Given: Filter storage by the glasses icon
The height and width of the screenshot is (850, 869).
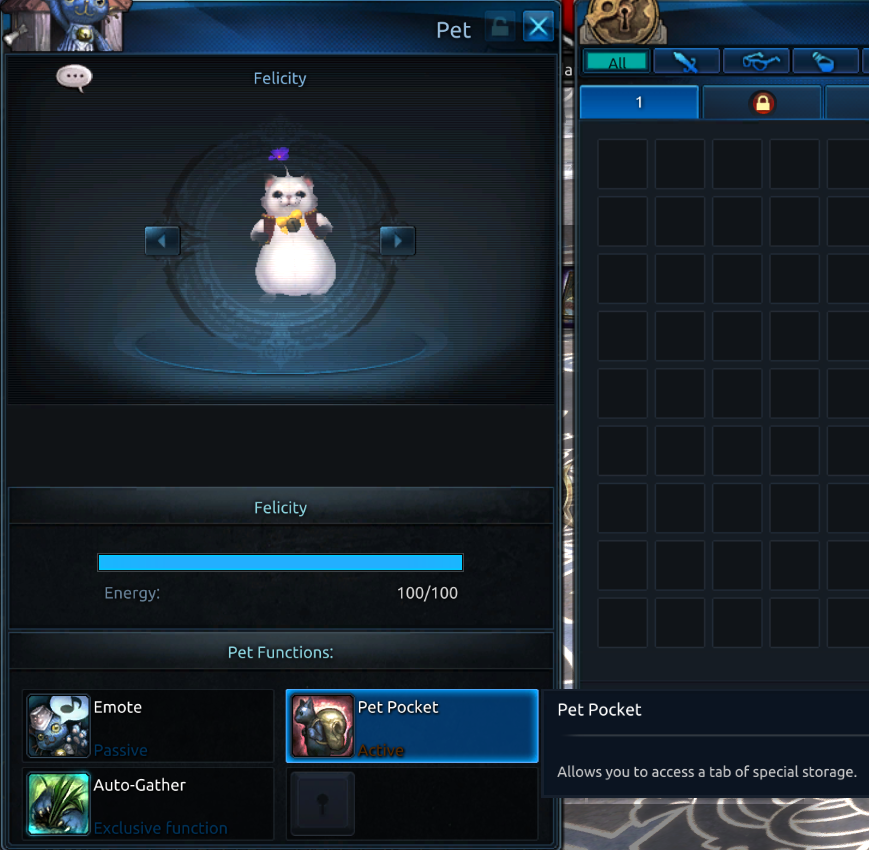Looking at the screenshot, I should pos(756,62).
